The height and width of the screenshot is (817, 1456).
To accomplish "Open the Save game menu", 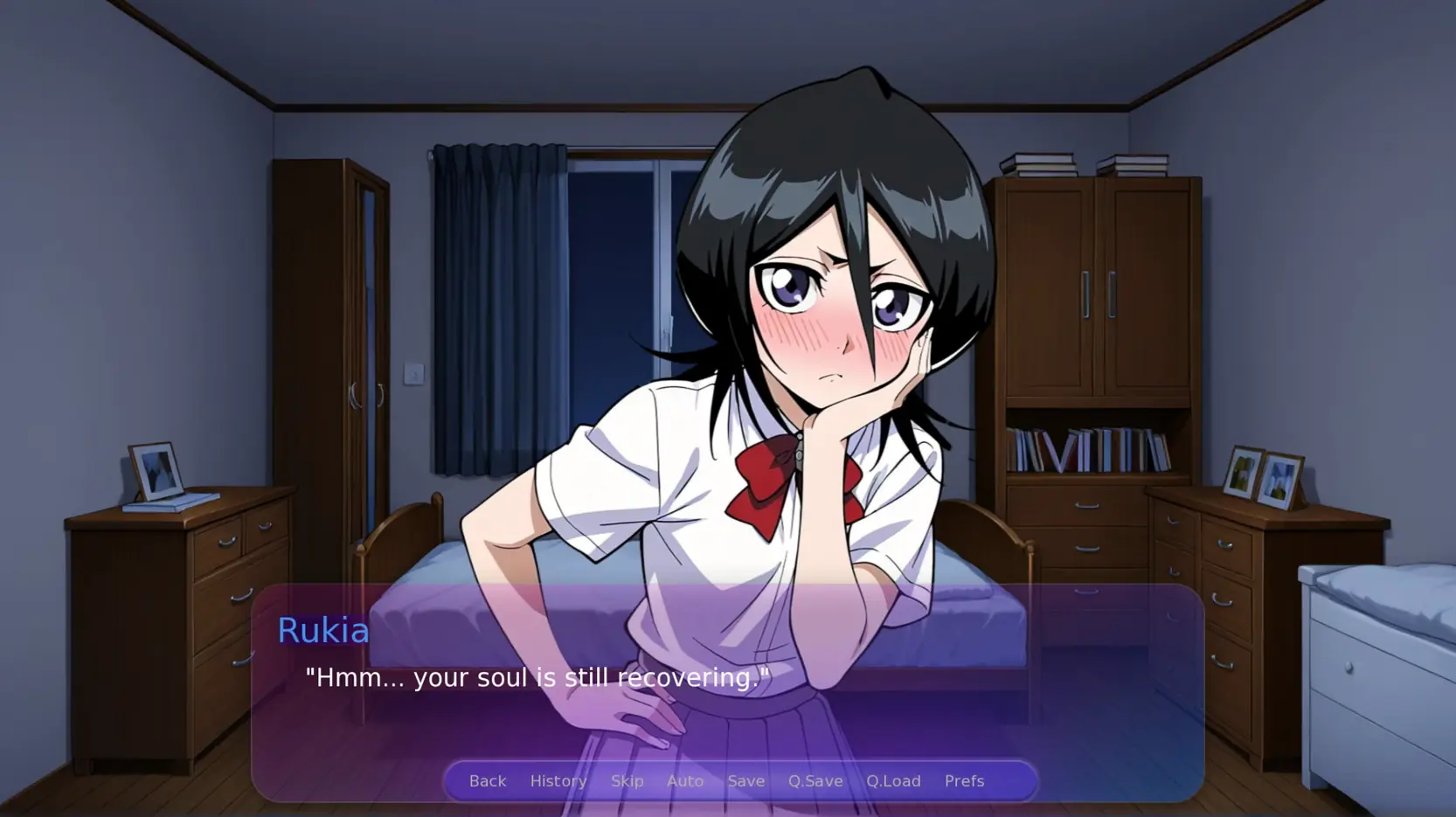I will (745, 780).
